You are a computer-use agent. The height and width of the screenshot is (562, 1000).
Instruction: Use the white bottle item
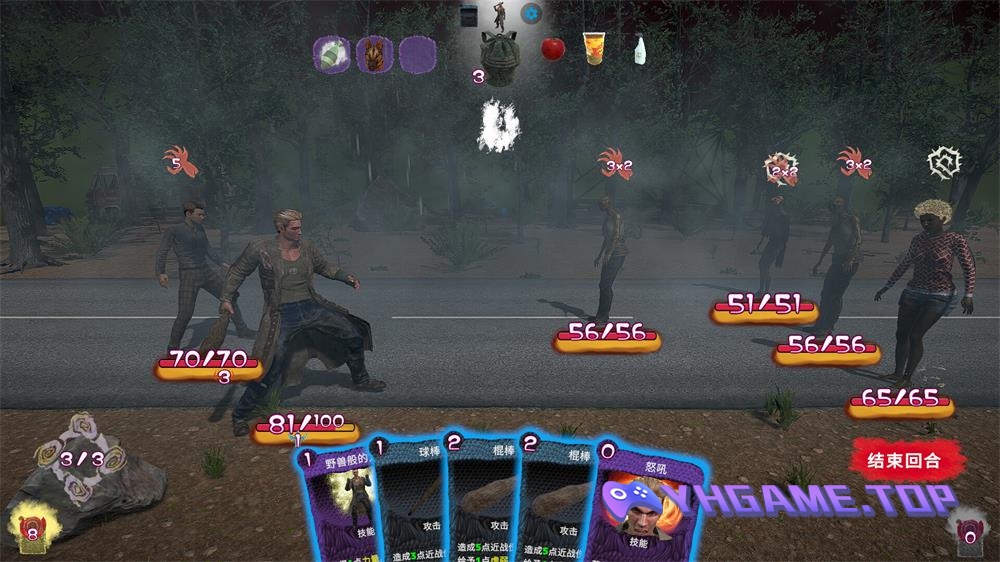(x=638, y=49)
